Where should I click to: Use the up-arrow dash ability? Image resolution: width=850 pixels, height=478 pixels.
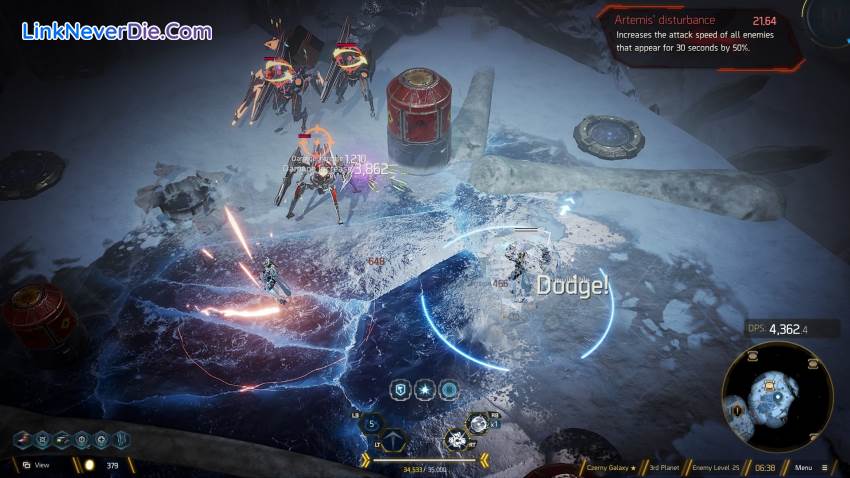coord(393,438)
